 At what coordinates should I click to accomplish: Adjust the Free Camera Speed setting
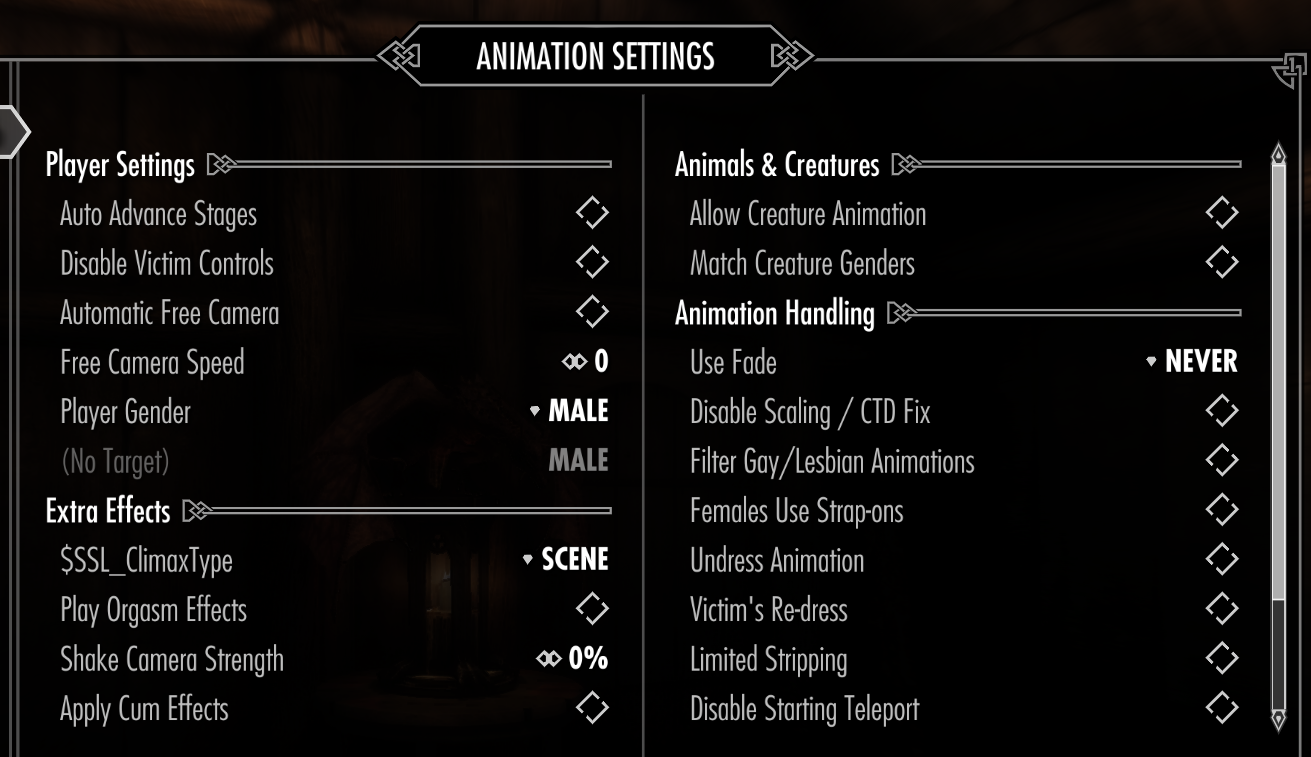586,362
